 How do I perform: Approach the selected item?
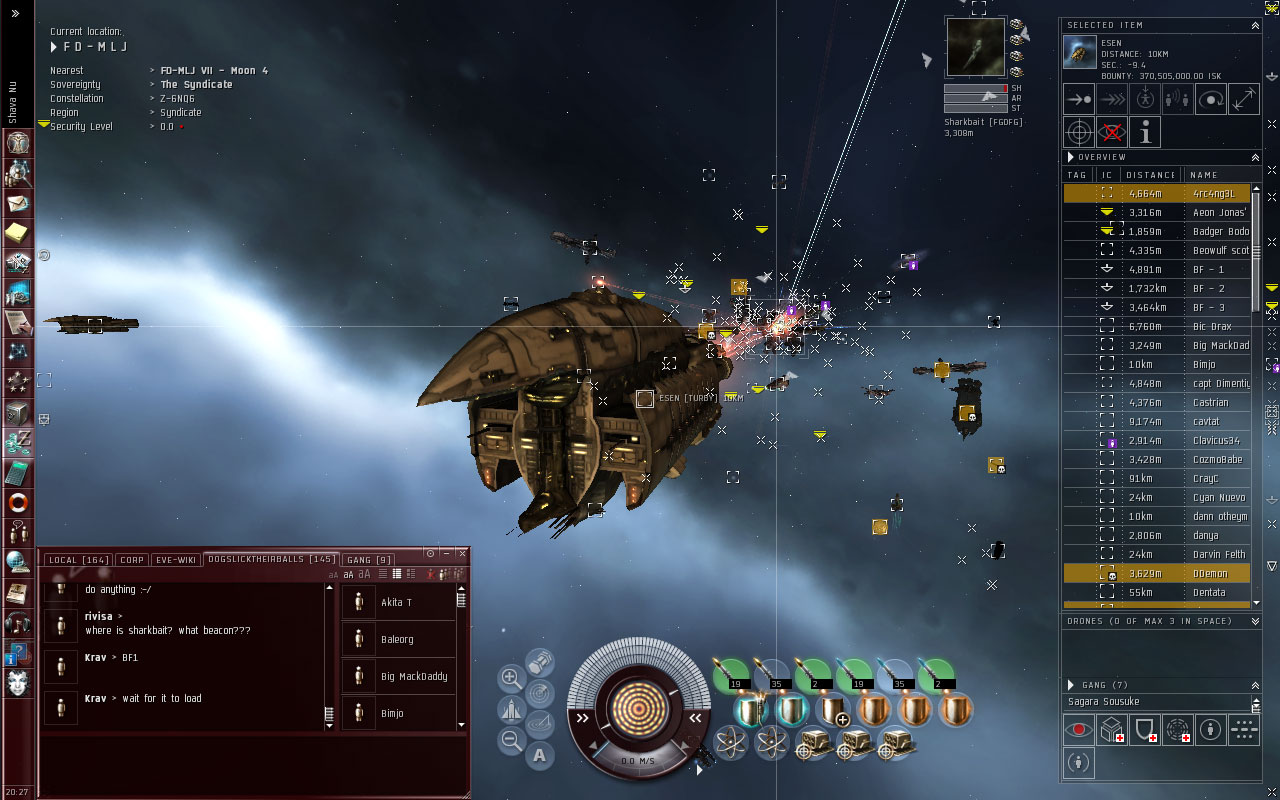click(x=1079, y=99)
